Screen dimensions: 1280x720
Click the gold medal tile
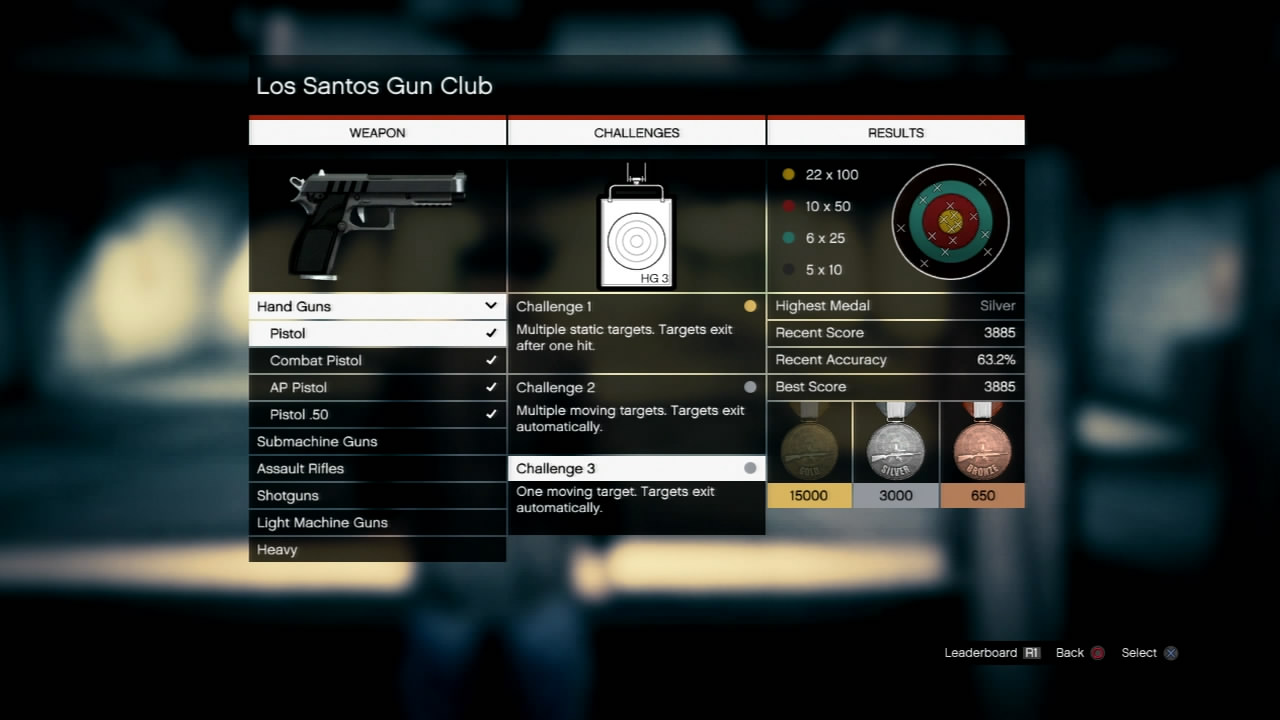(x=809, y=455)
